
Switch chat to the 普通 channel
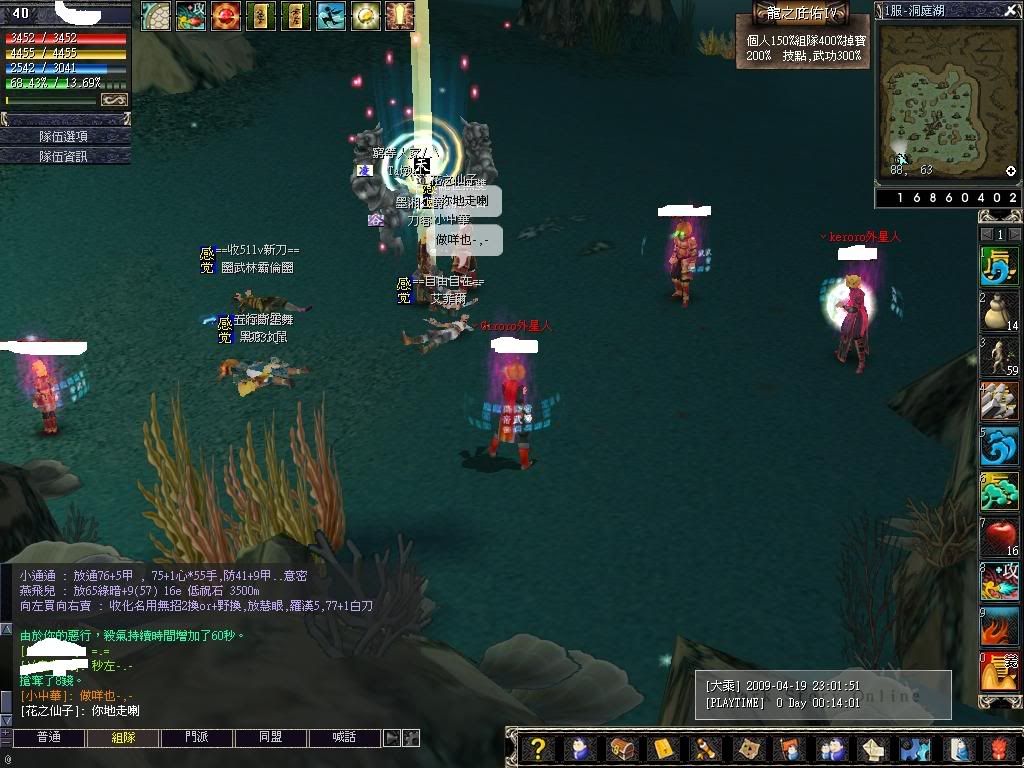click(48, 738)
